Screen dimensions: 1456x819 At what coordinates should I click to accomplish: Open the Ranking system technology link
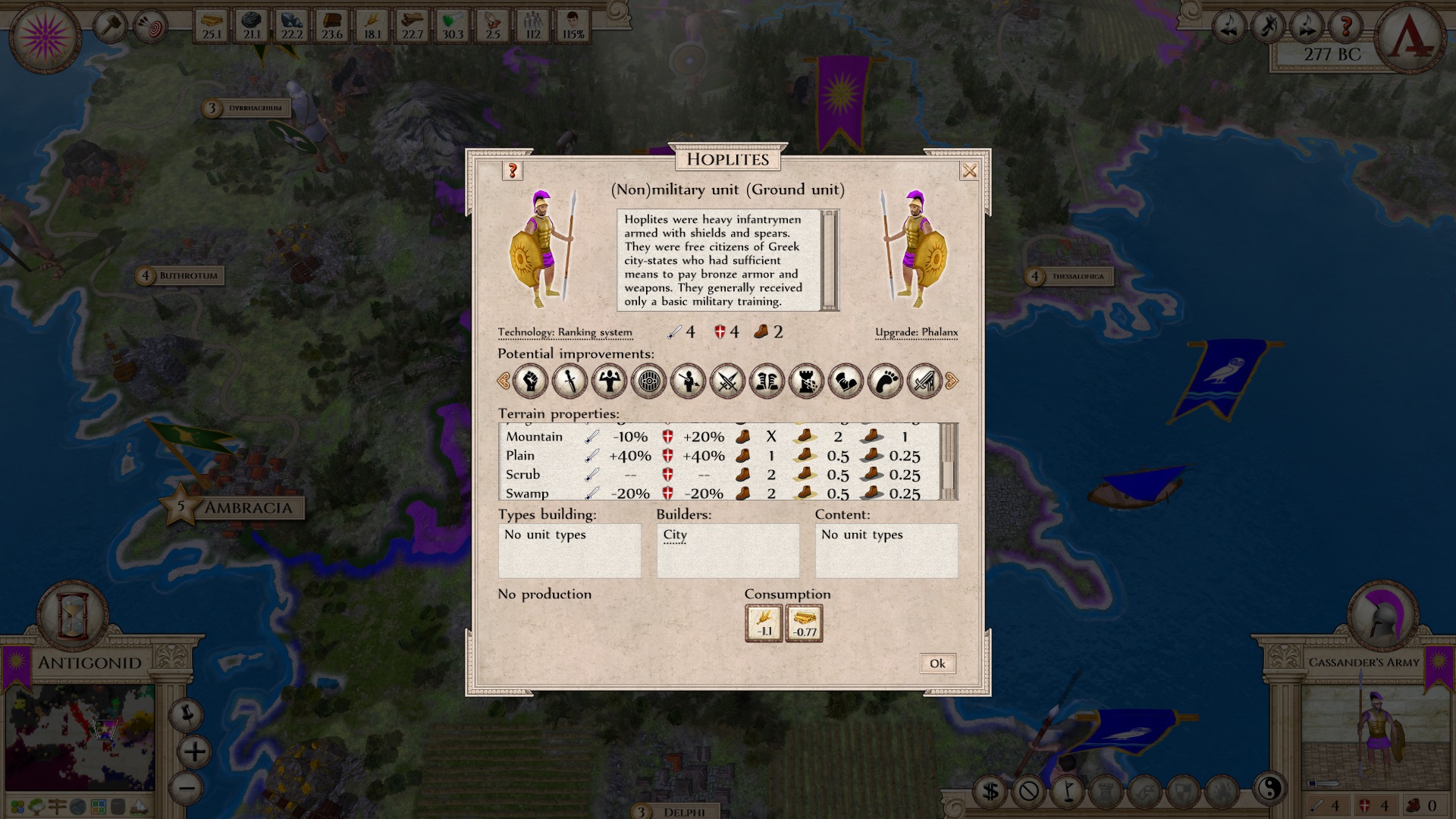[595, 332]
